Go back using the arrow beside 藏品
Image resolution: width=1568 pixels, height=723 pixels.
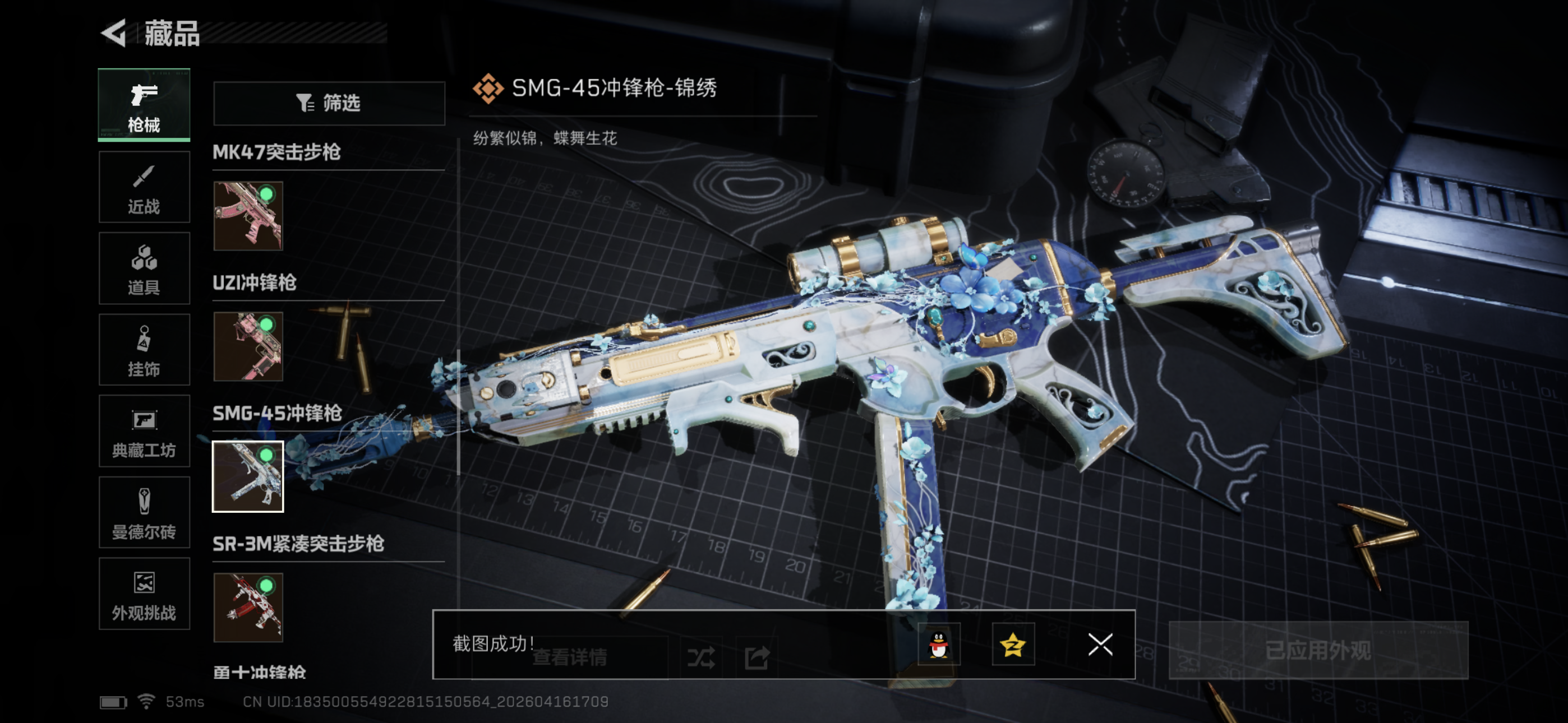point(114,33)
